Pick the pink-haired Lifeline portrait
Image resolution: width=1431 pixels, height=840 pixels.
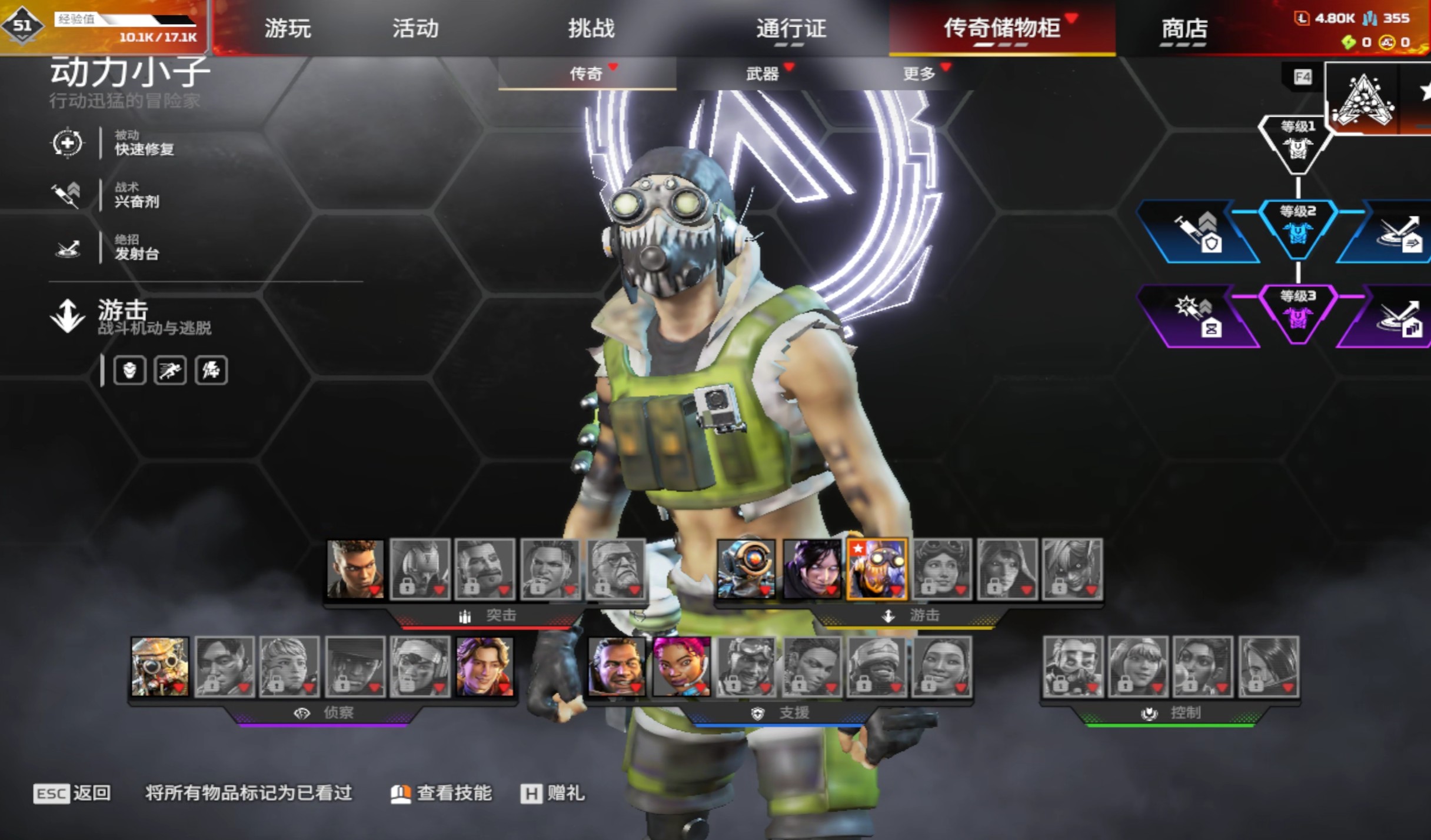tap(681, 666)
